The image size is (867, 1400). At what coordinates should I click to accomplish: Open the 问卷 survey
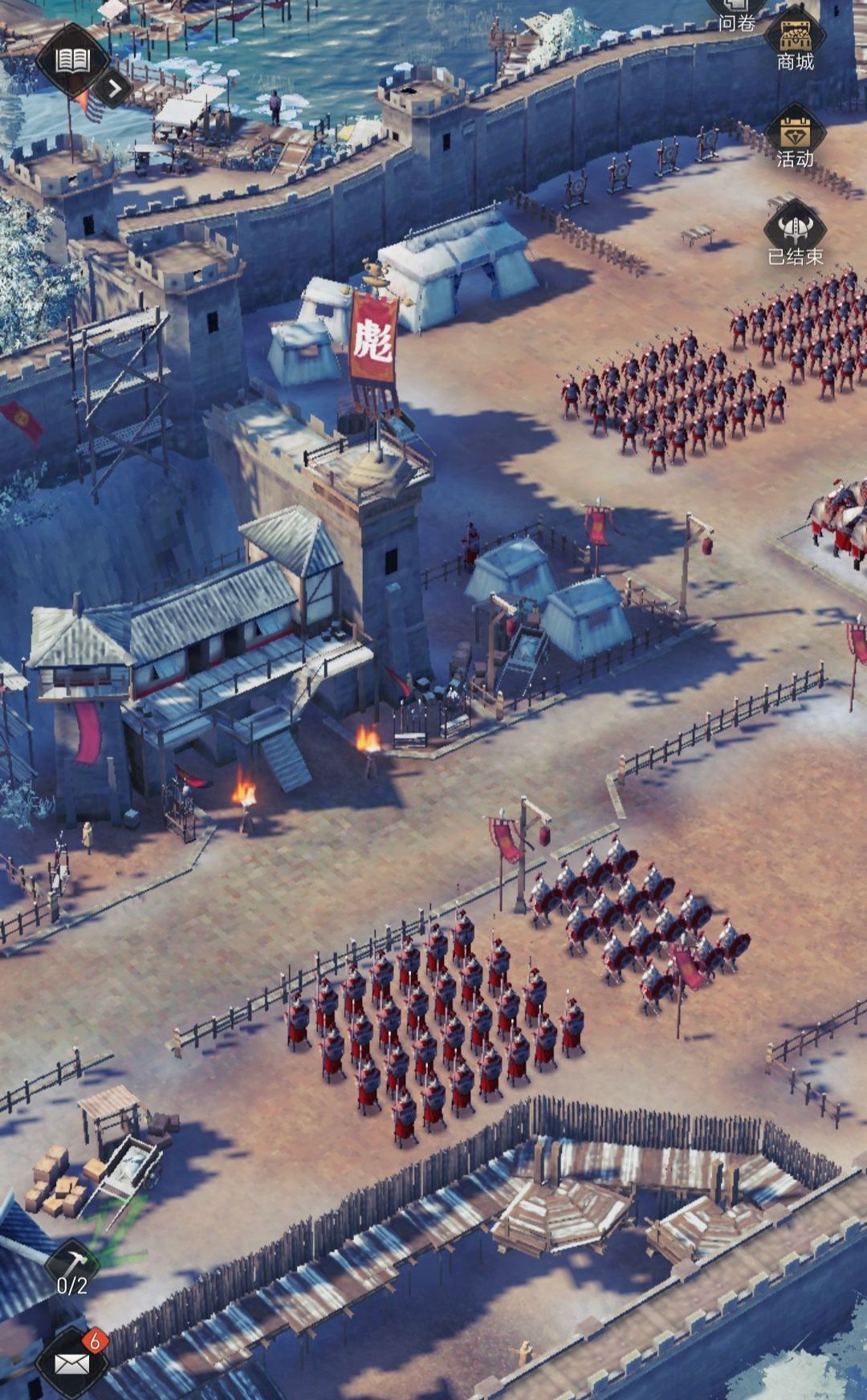(737, 16)
